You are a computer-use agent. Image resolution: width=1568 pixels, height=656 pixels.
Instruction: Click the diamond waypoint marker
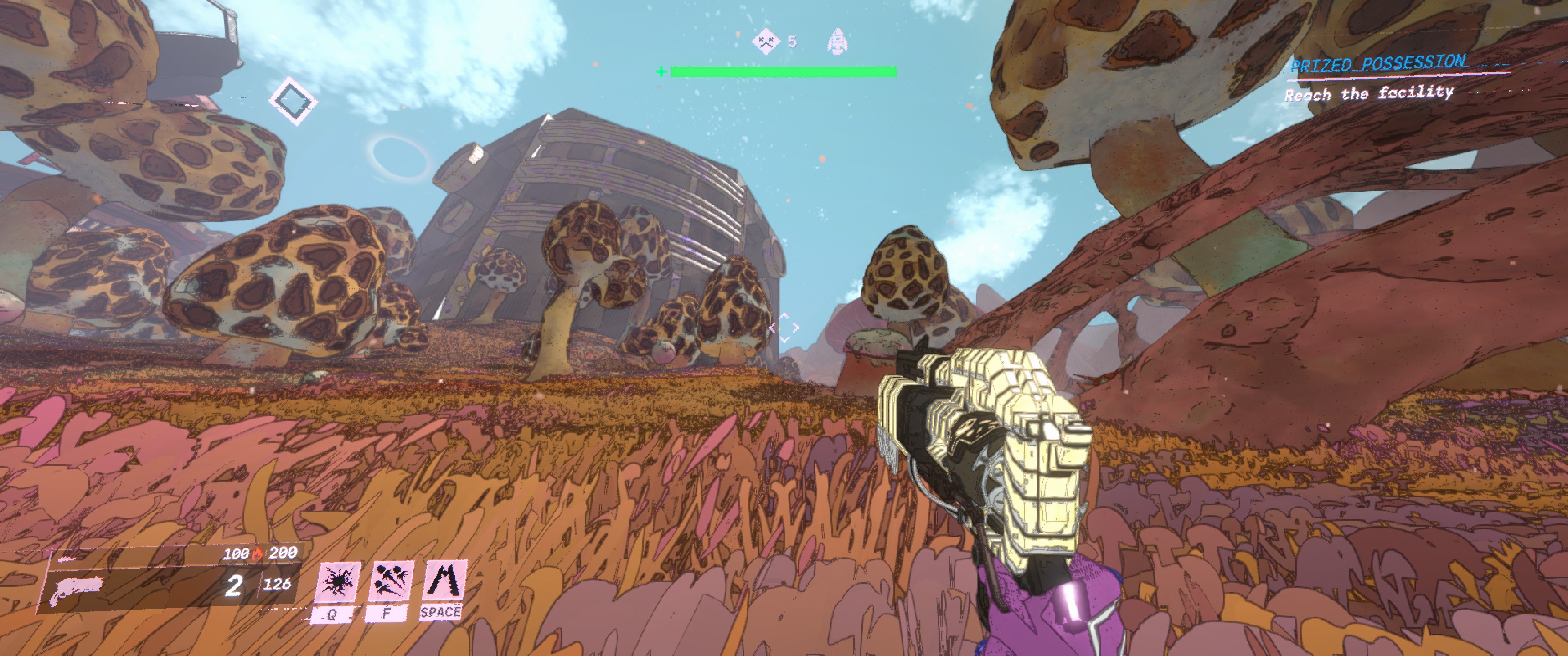coord(293,100)
